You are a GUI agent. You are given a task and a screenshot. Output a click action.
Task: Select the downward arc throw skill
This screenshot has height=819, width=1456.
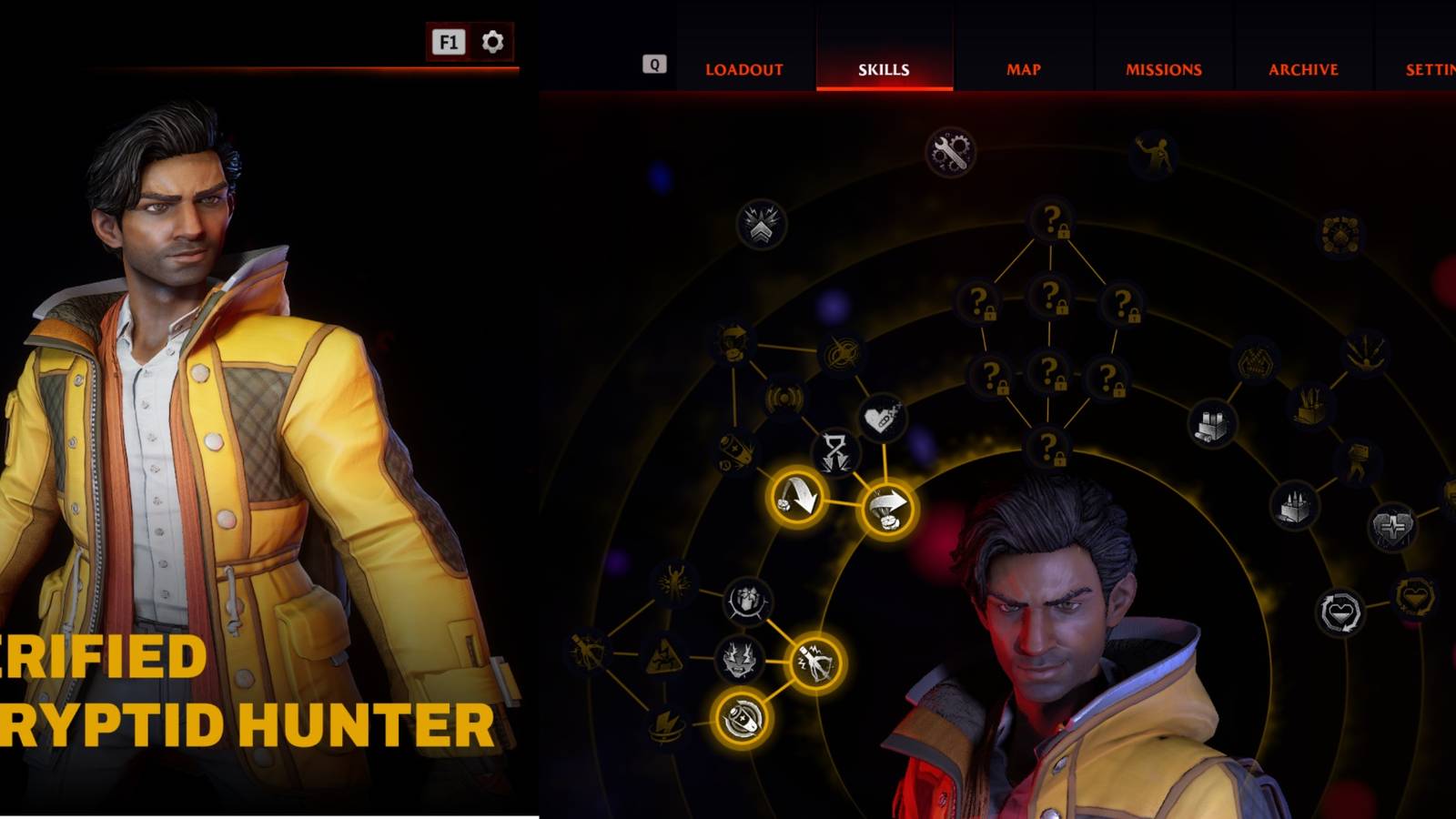797,497
